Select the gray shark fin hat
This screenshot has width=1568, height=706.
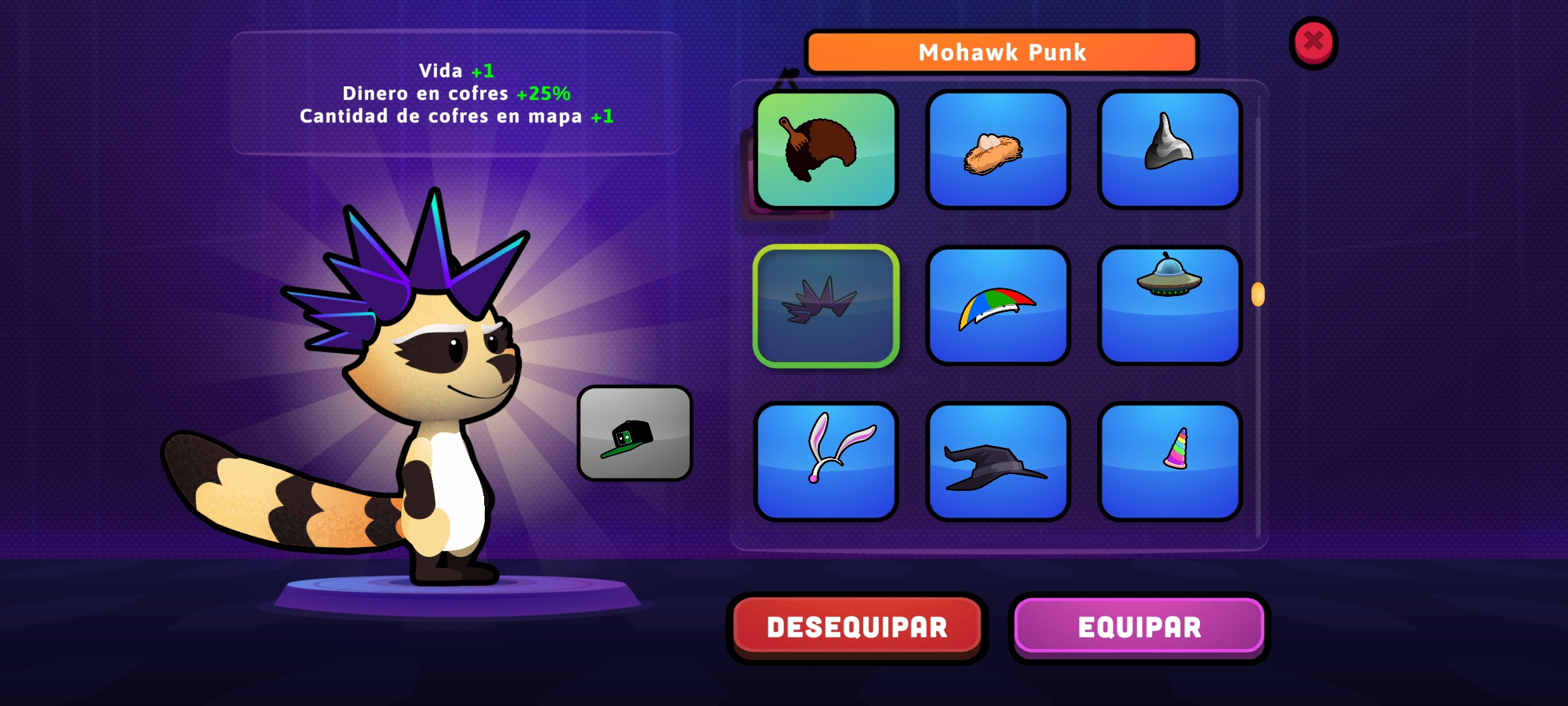[1169, 150]
